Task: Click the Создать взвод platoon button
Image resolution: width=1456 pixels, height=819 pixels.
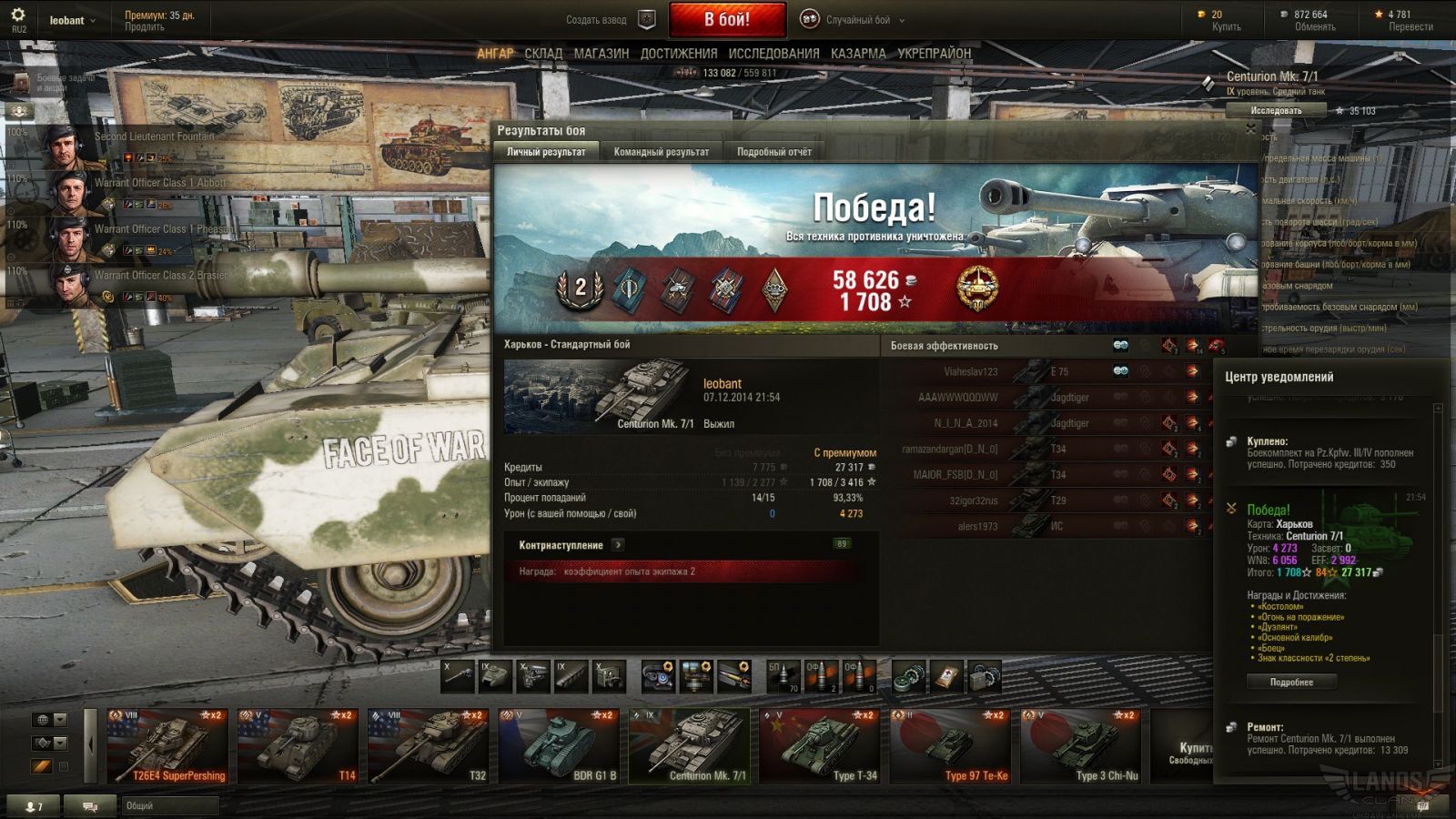Action: pyautogui.click(x=607, y=20)
